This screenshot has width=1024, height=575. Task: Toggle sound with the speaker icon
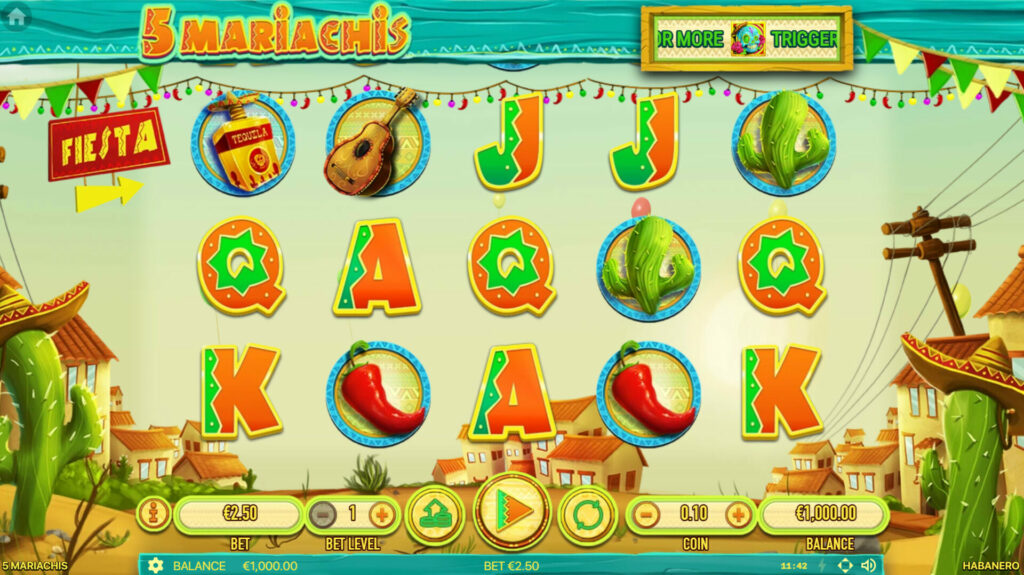pos(868,566)
